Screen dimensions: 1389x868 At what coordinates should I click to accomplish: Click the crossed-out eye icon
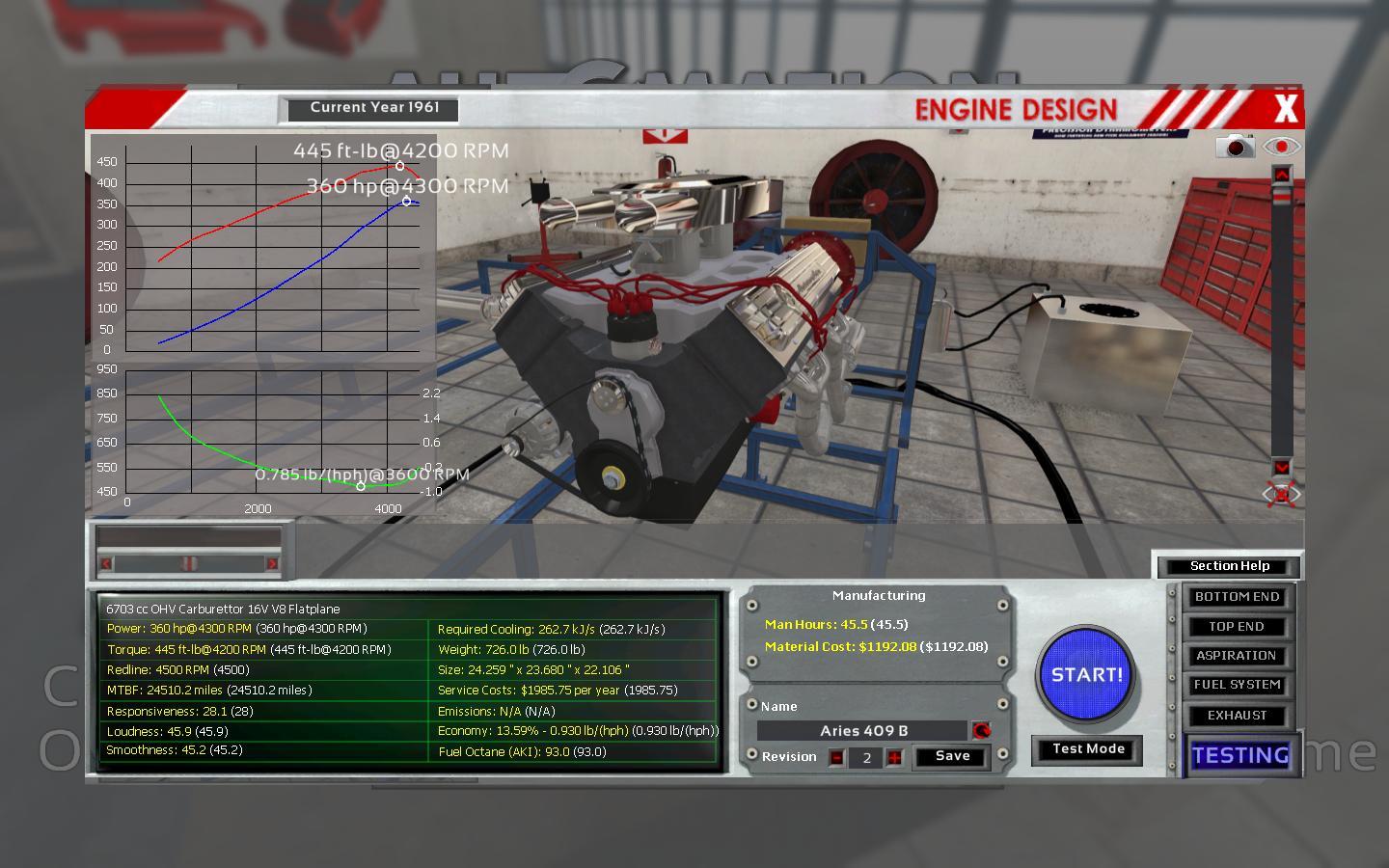[1281, 495]
